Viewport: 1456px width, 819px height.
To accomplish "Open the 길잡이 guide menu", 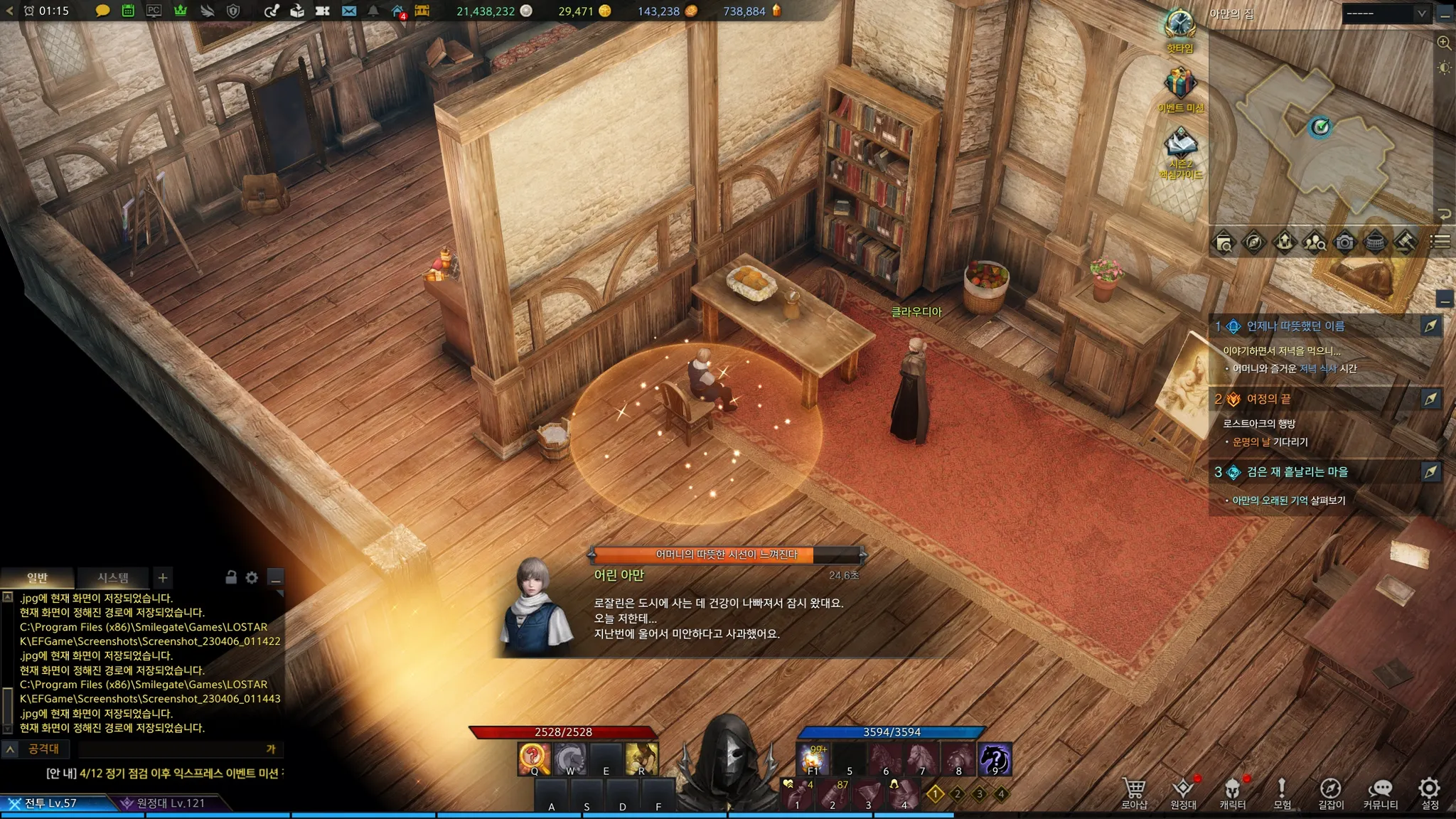I will click(x=1330, y=793).
